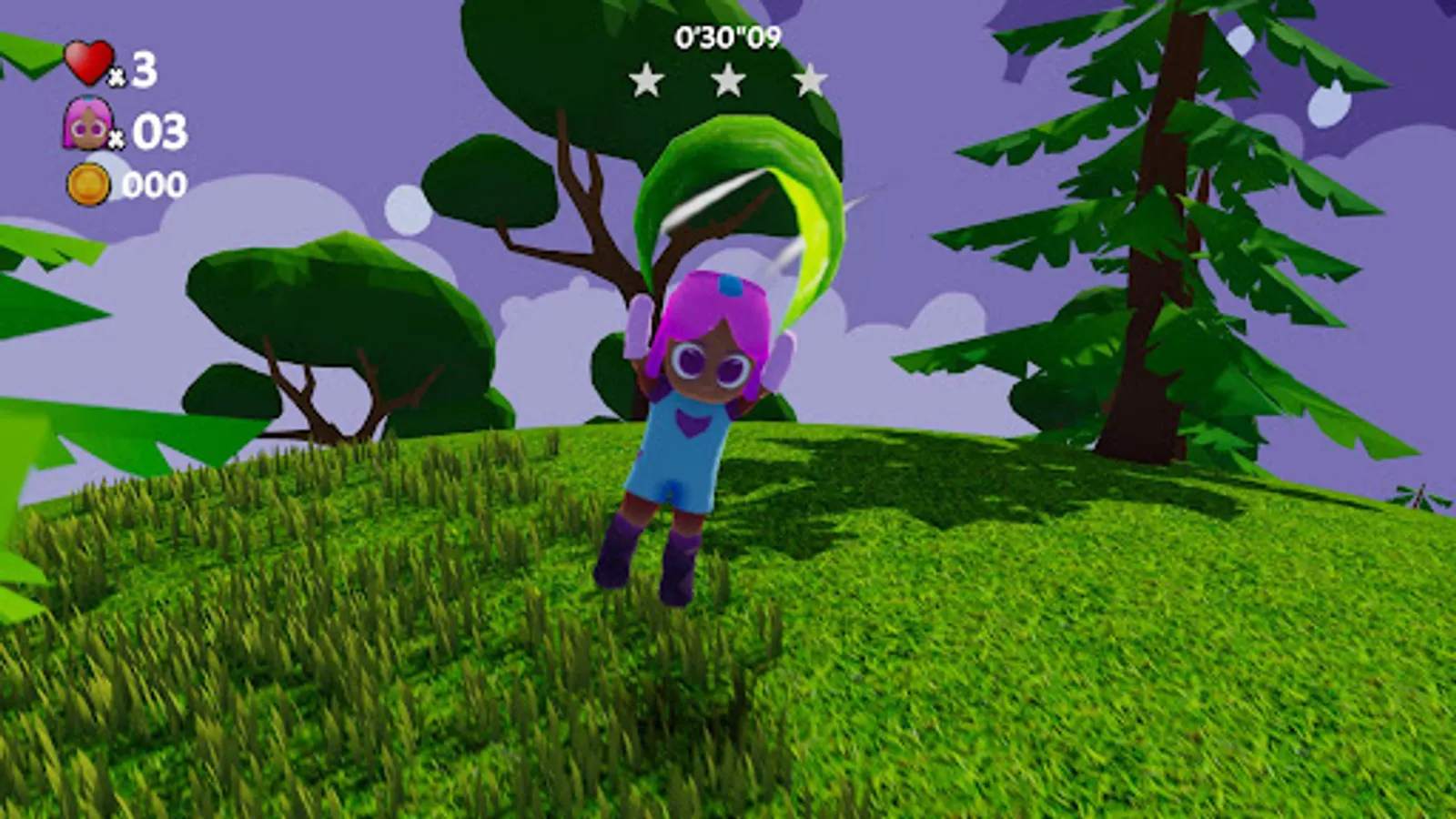Screen dimensions: 1456x819
Task: Click the timer text at screen top
Action: point(731,35)
